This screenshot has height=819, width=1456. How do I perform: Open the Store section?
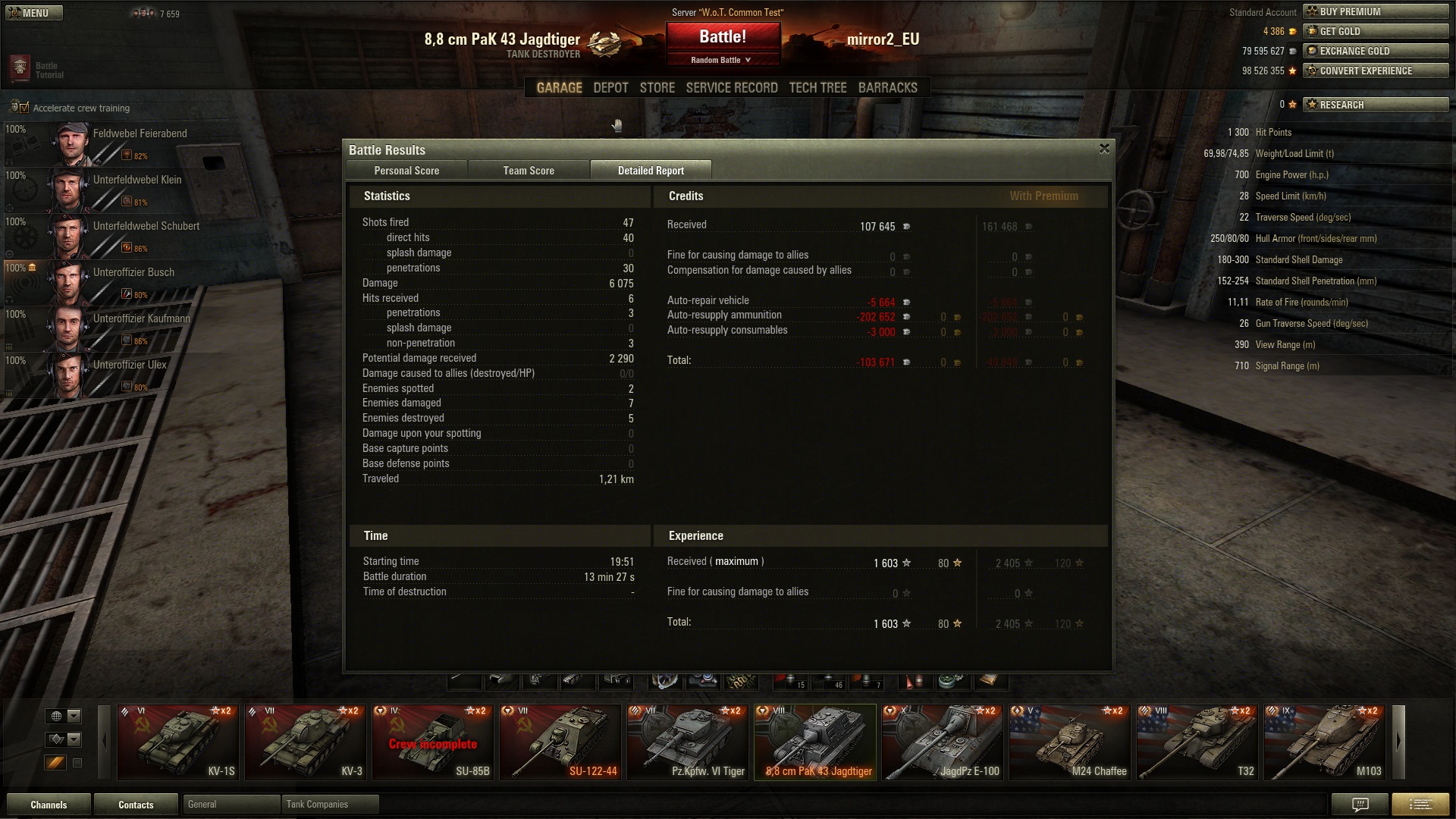[x=657, y=88]
